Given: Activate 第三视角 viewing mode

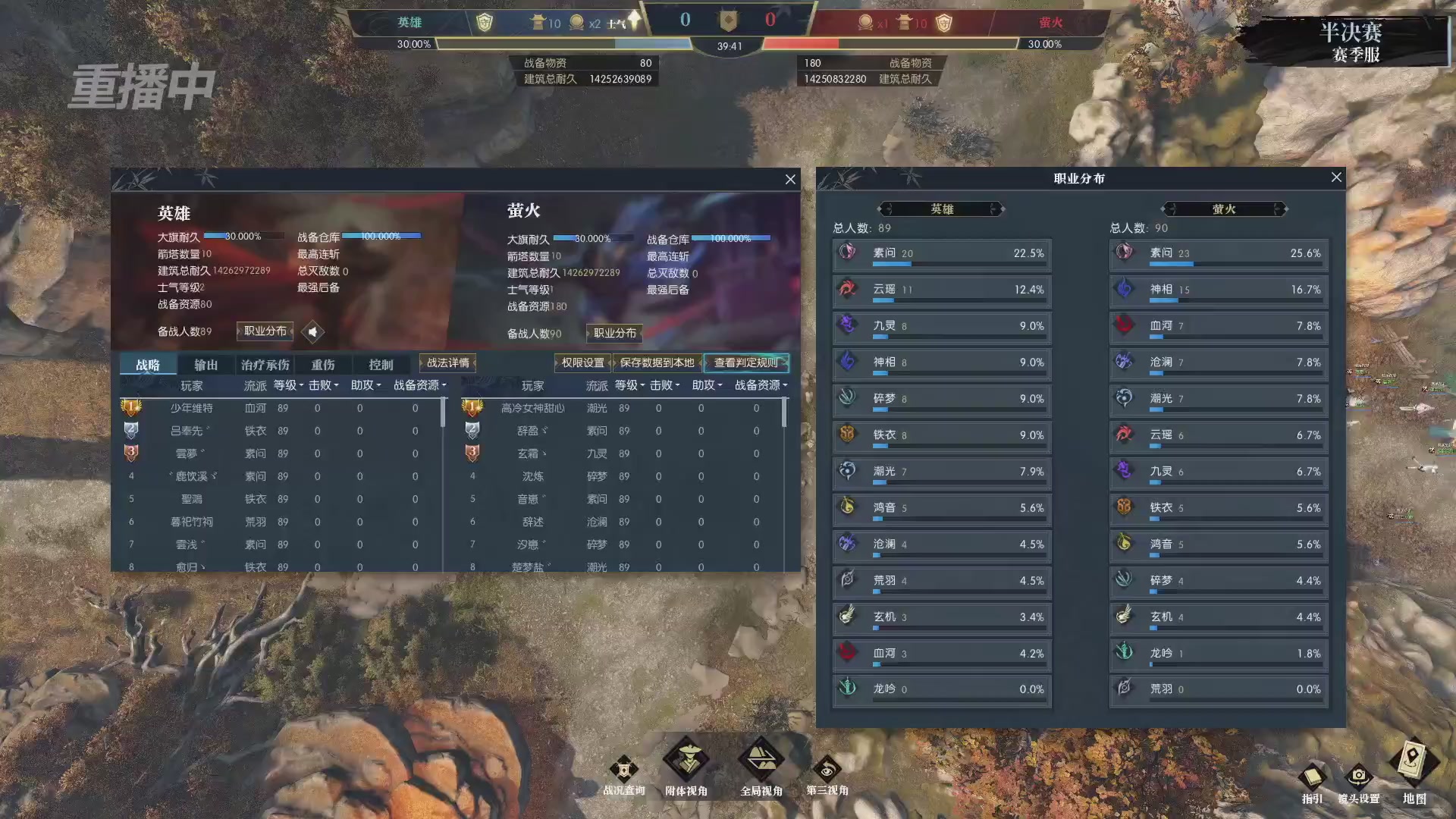Looking at the screenshot, I should click(828, 767).
